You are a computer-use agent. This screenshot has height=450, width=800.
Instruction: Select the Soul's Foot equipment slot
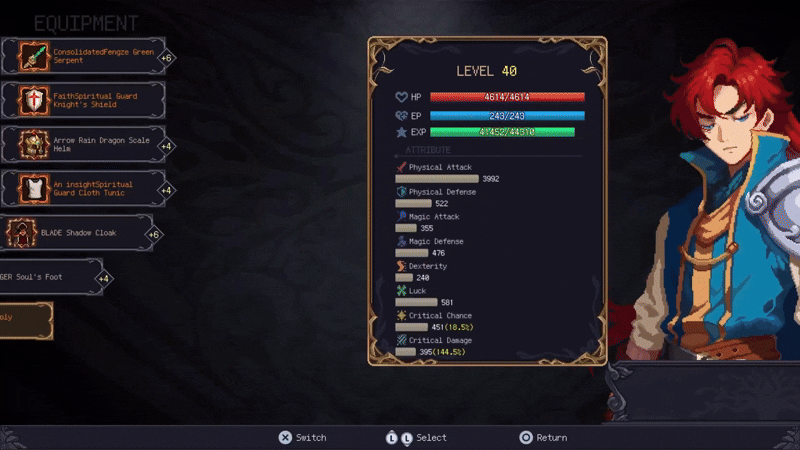coord(50,277)
